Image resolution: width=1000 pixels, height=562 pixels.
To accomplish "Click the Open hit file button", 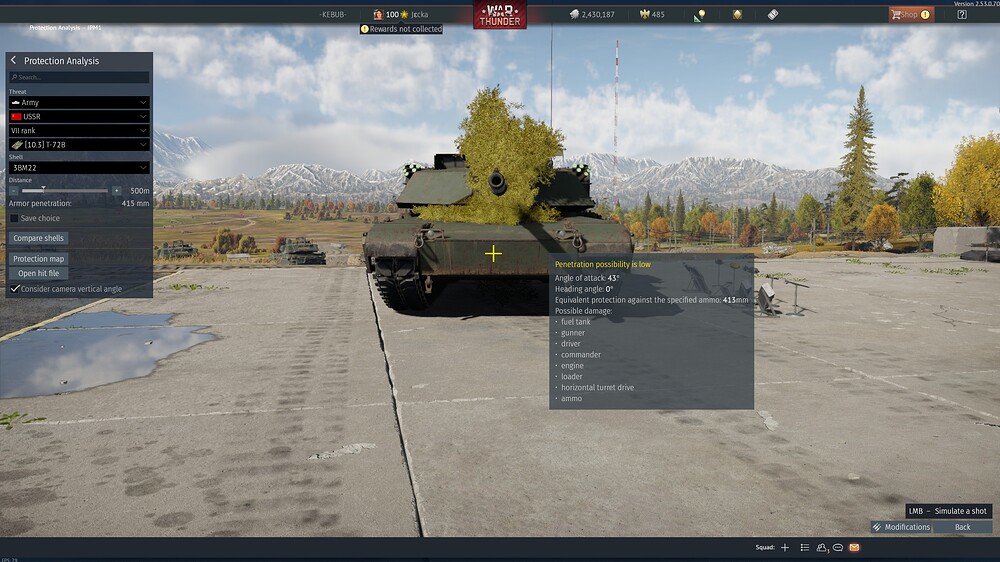I will pyautogui.click(x=39, y=273).
